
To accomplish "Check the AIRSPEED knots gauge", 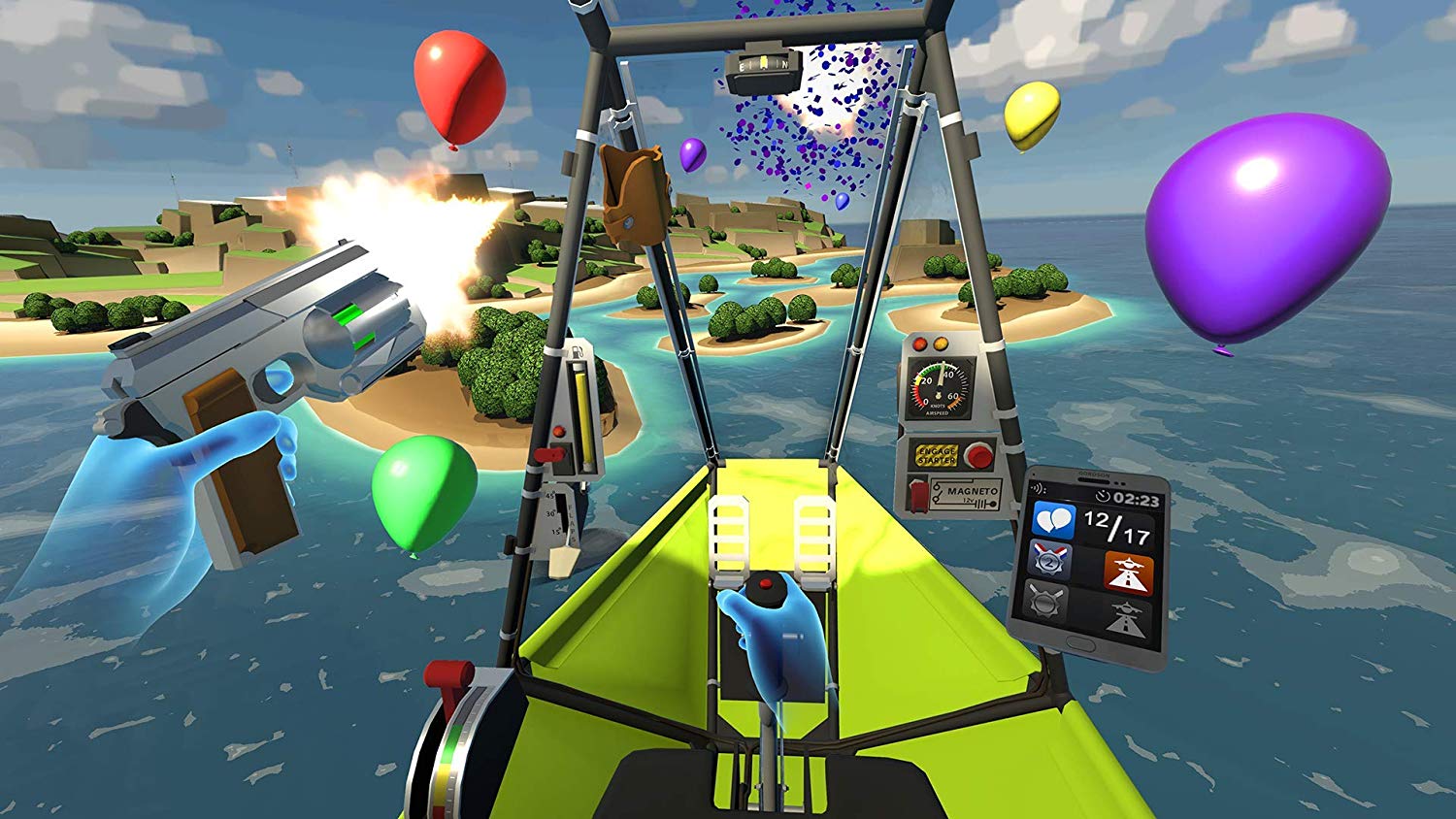I will point(937,388).
